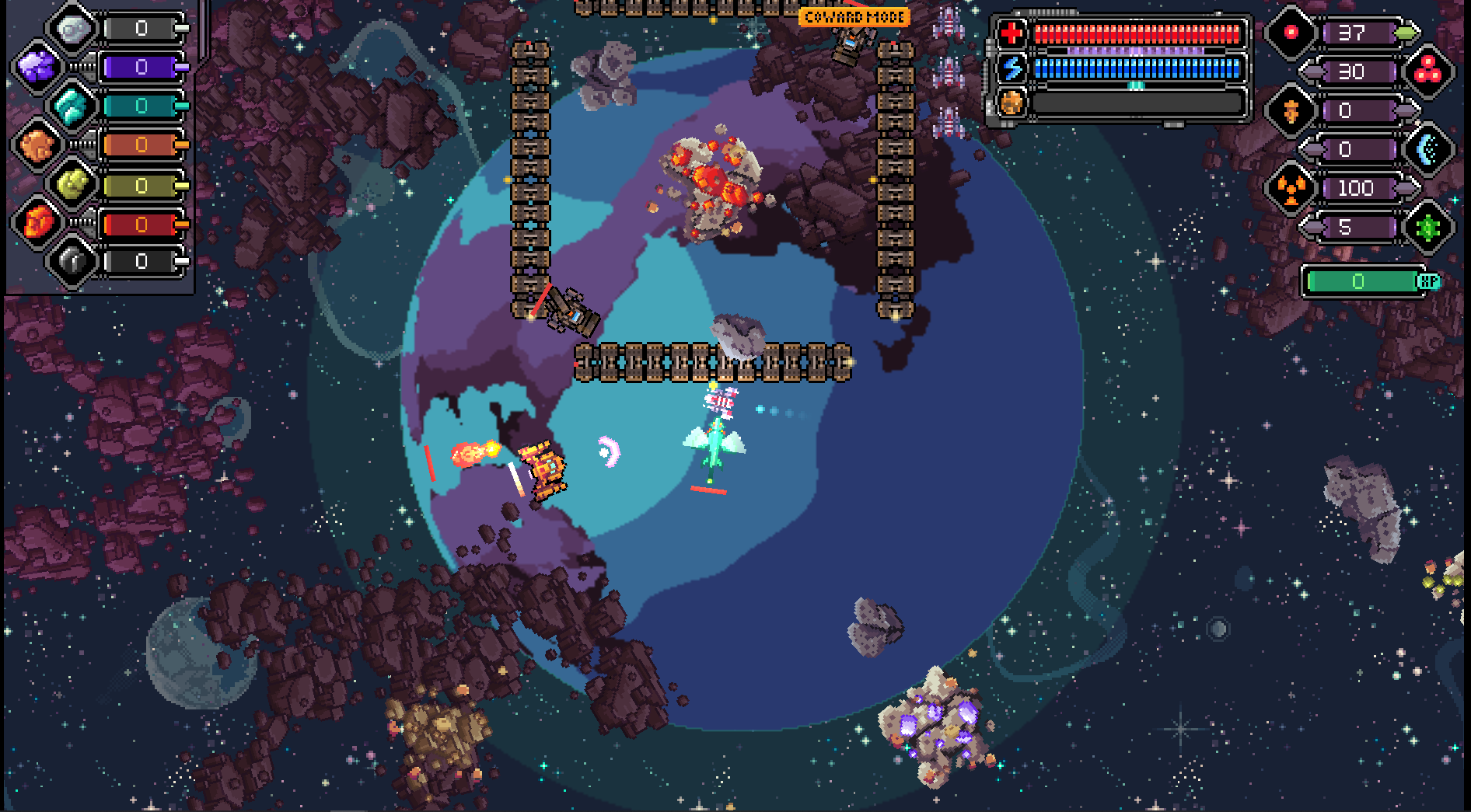Toggle the Coward Mode label
The width and height of the screenshot is (1471, 812).
[854, 17]
